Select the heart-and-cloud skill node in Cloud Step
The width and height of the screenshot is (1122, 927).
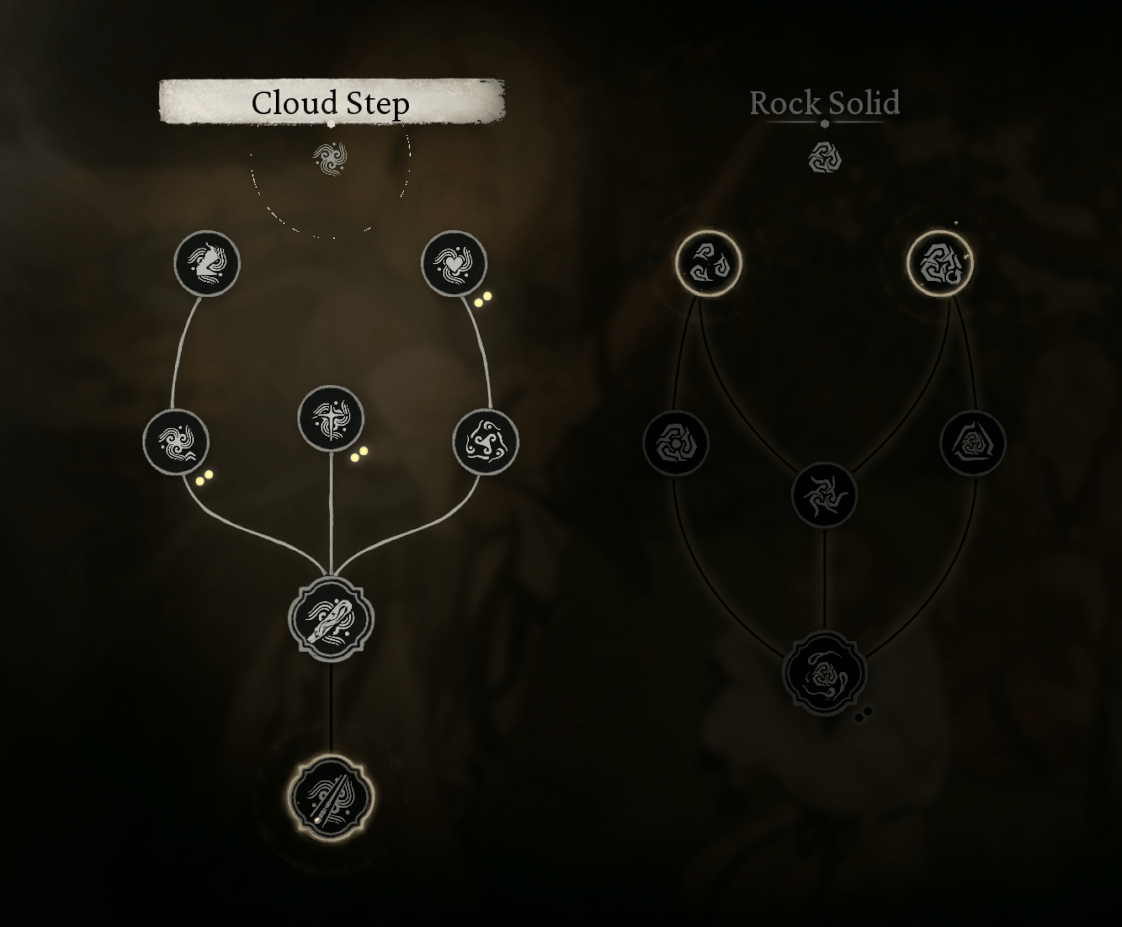tap(454, 264)
